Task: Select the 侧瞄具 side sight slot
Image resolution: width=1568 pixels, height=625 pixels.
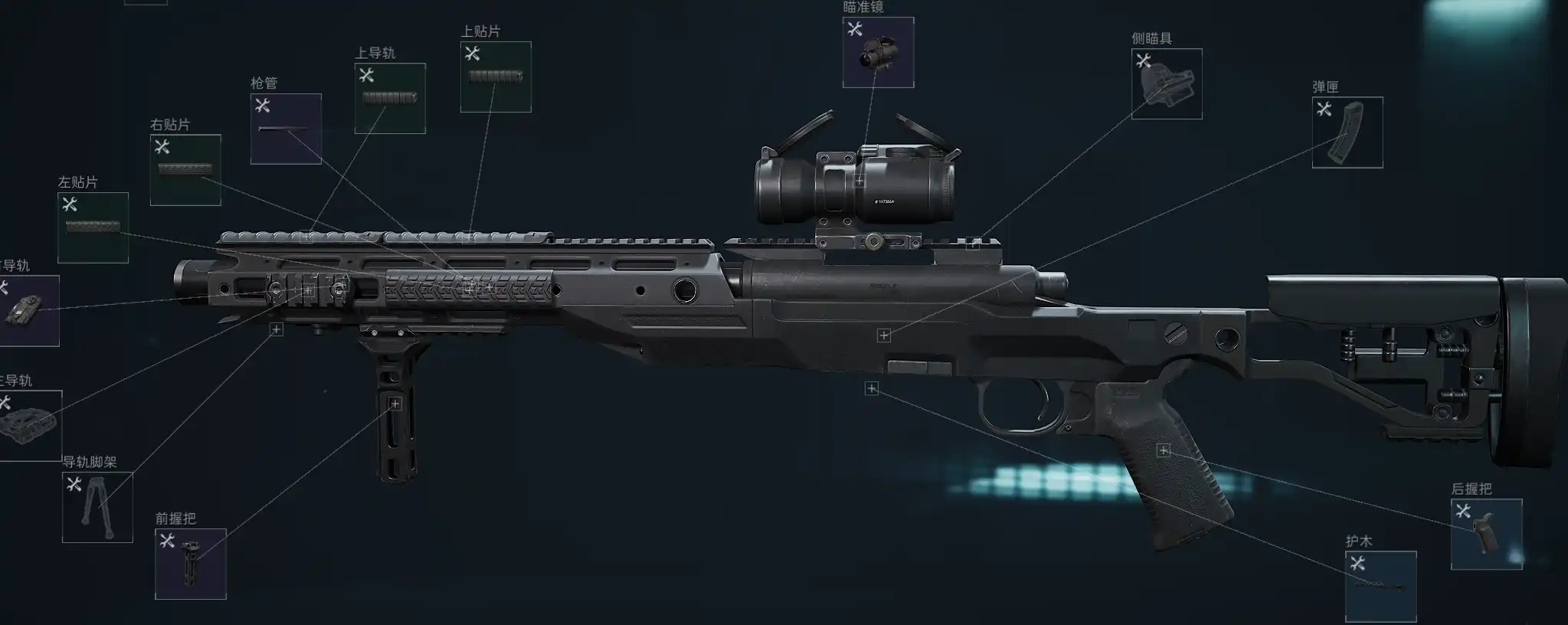Action: click(x=1167, y=83)
